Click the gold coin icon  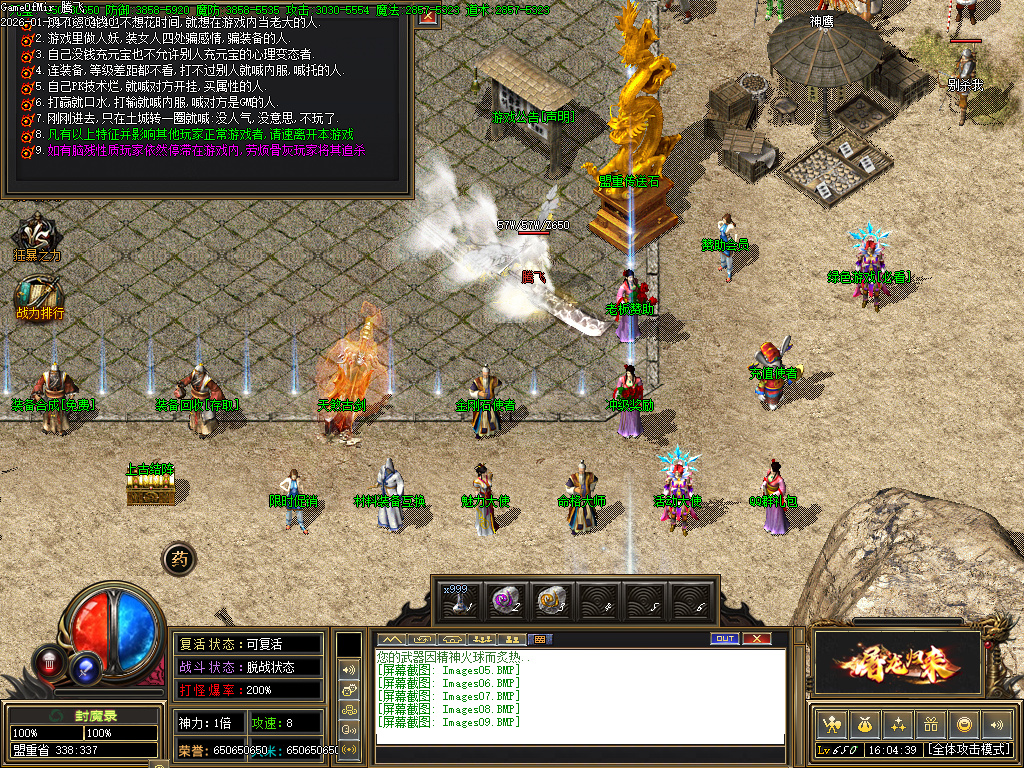[x=963, y=724]
